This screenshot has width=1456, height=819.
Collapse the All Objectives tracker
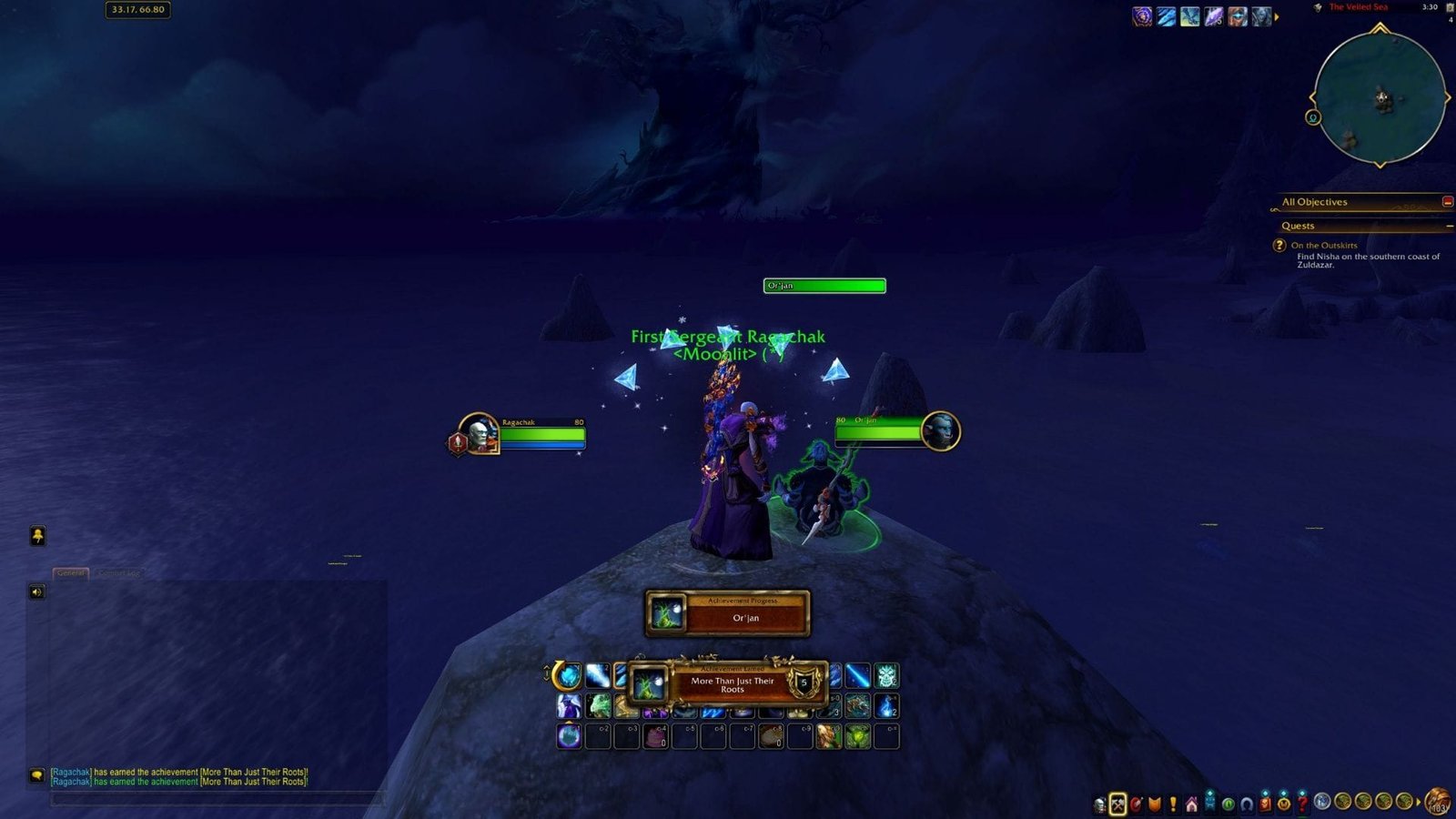[x=1447, y=201]
